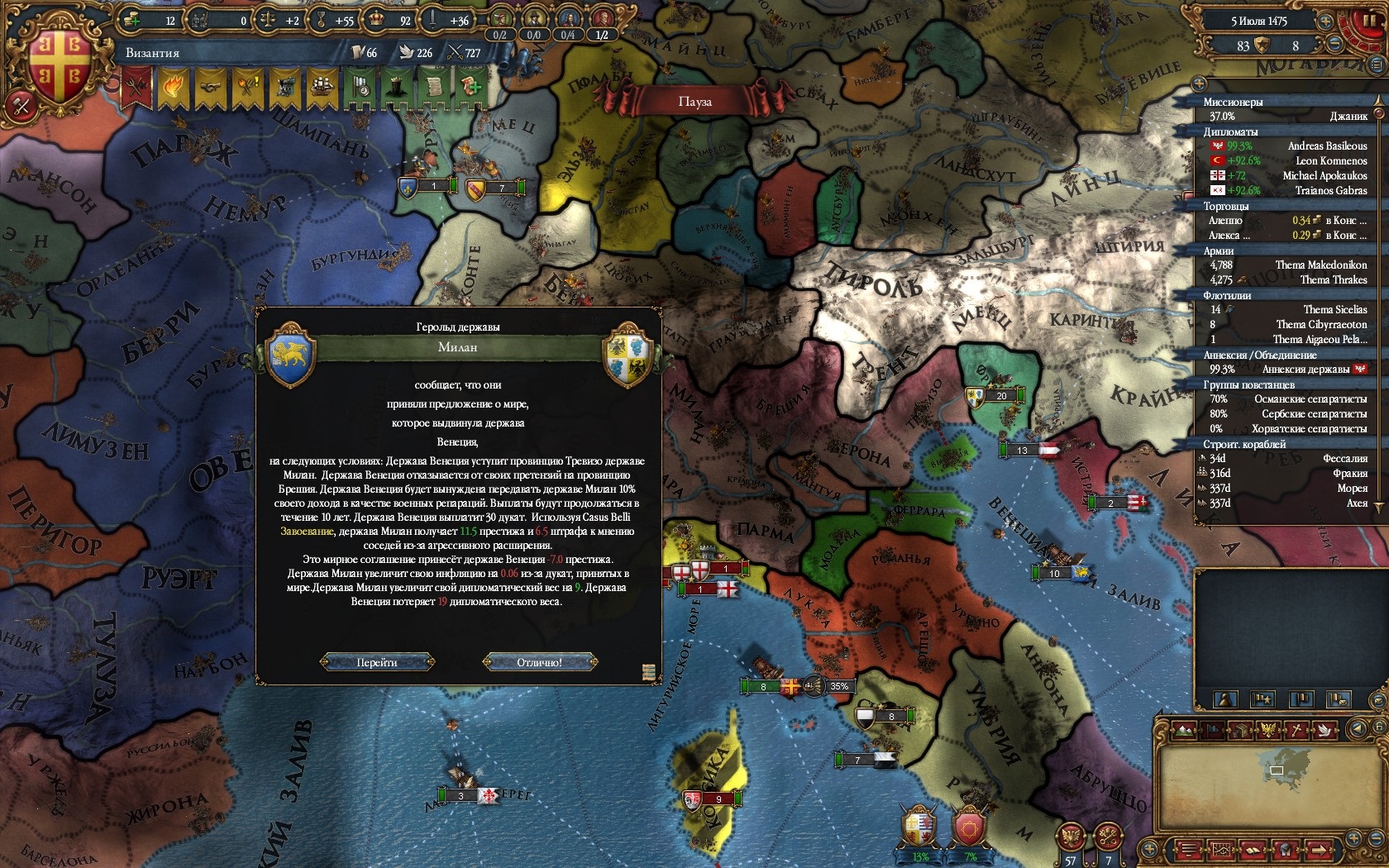Open the handshake alert banner
The image size is (1389, 868).
pyautogui.click(x=211, y=86)
